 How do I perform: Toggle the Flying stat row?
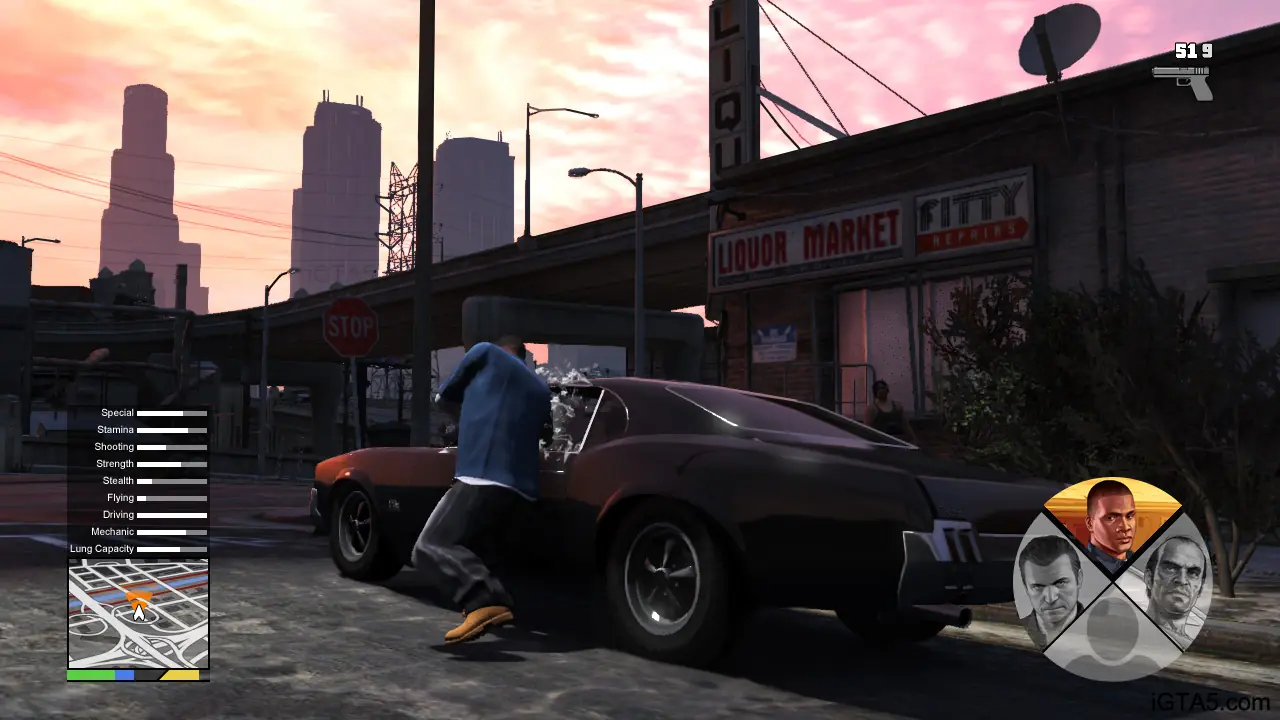click(x=119, y=497)
